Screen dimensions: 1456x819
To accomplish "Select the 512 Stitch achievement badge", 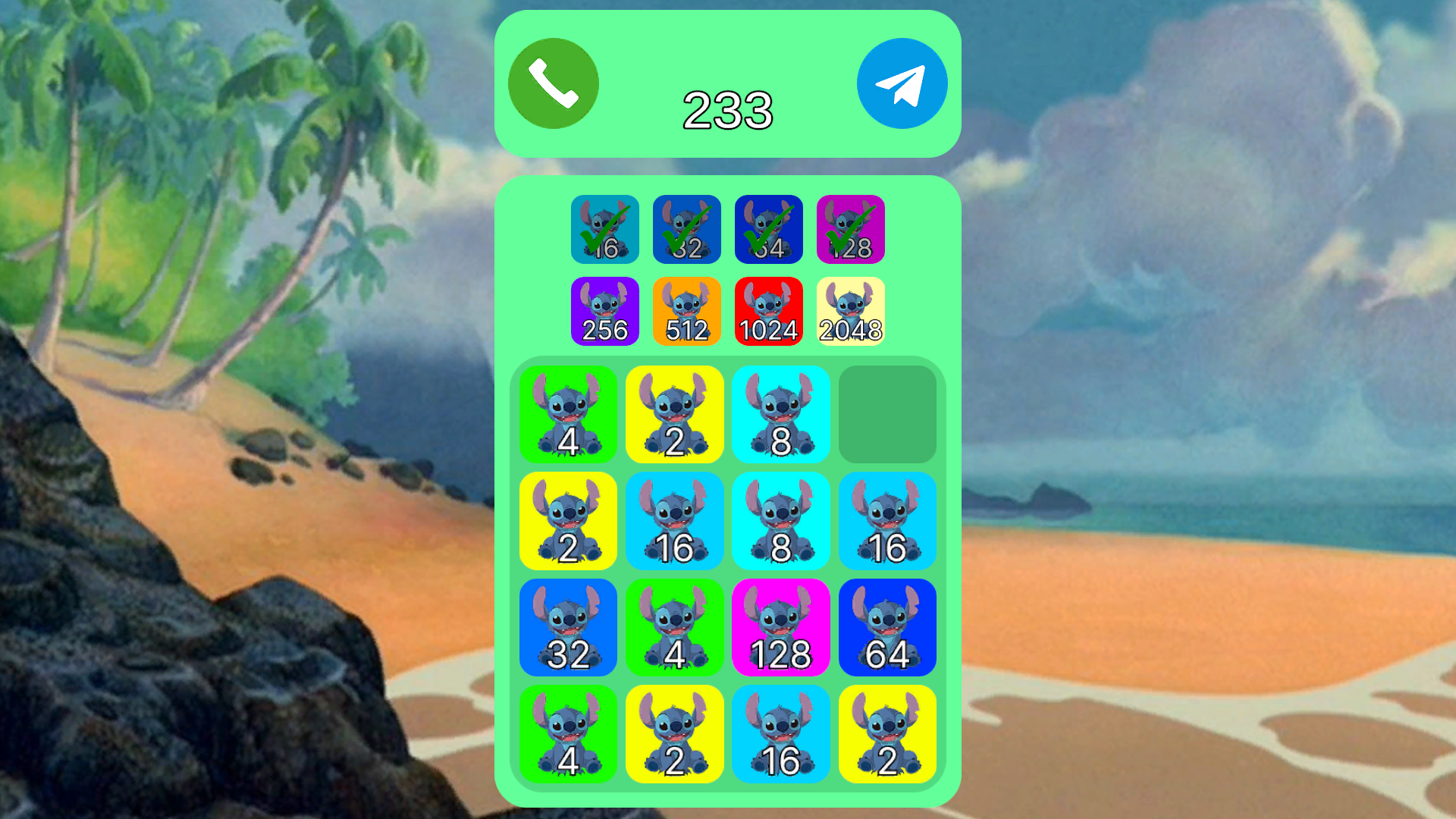I will [x=686, y=310].
